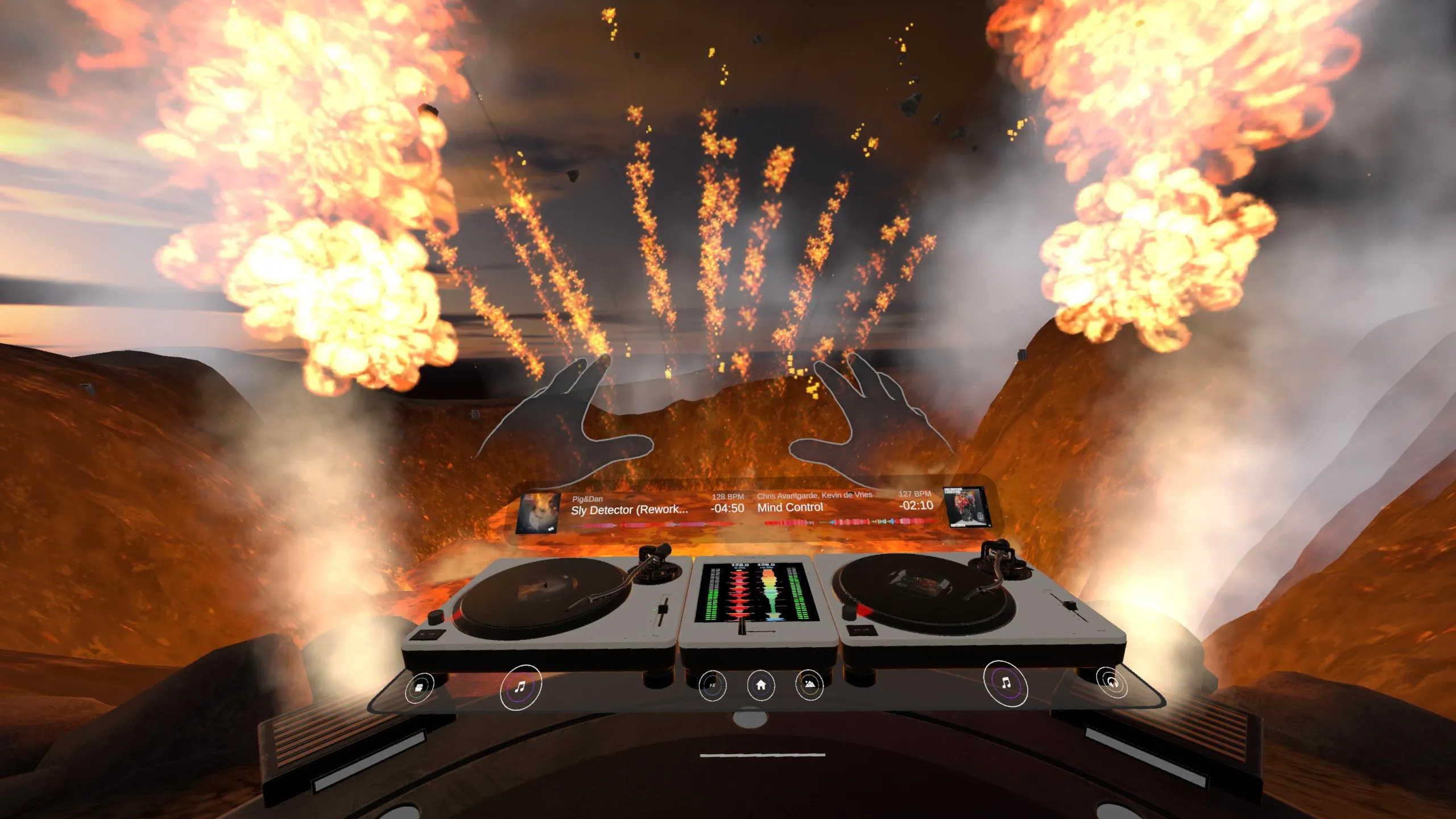Click the Mind Control track waveform strip
The width and height of the screenshot is (1456, 819).
click(847, 521)
